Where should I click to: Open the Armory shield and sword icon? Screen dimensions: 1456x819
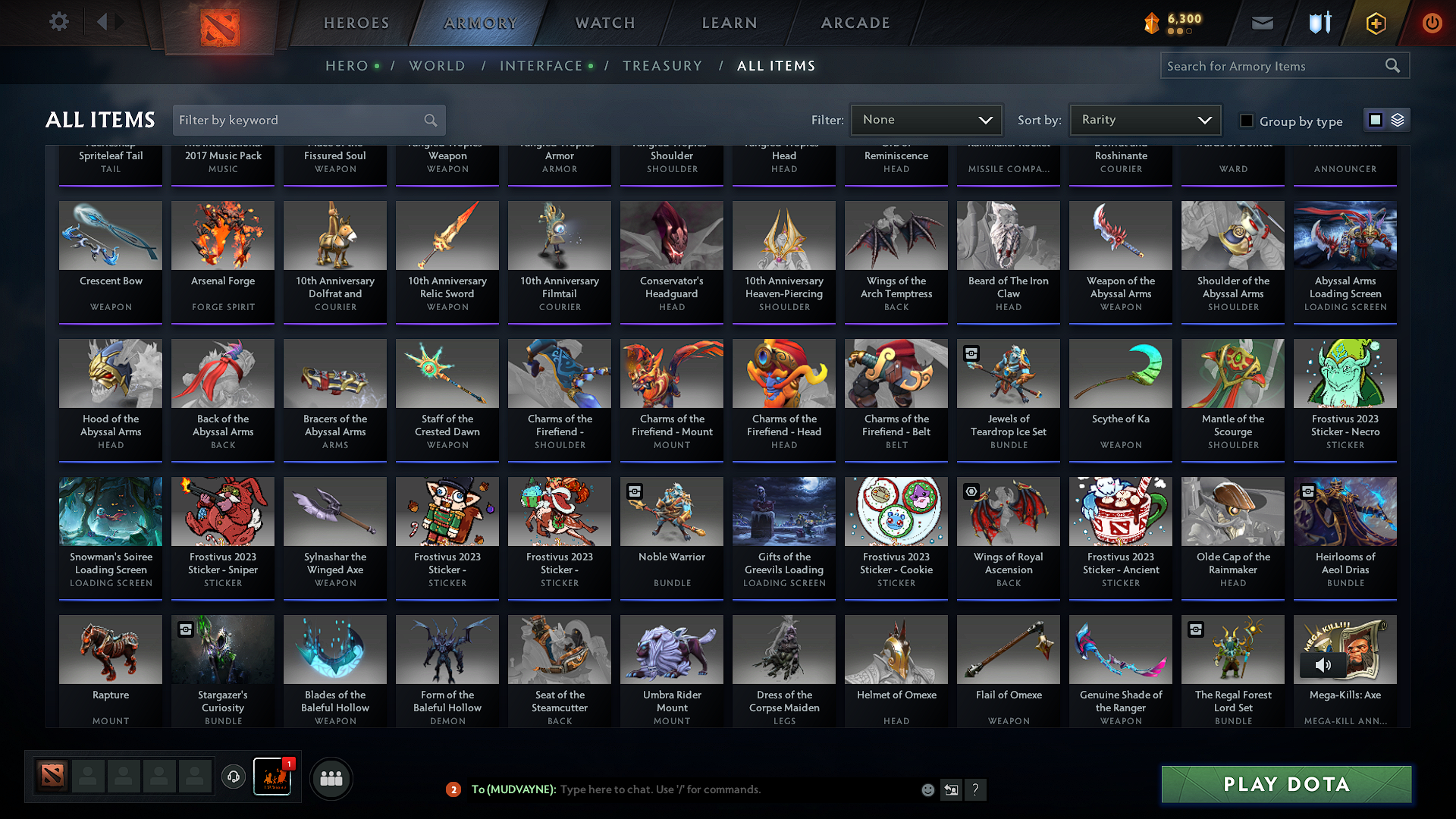point(1319,23)
